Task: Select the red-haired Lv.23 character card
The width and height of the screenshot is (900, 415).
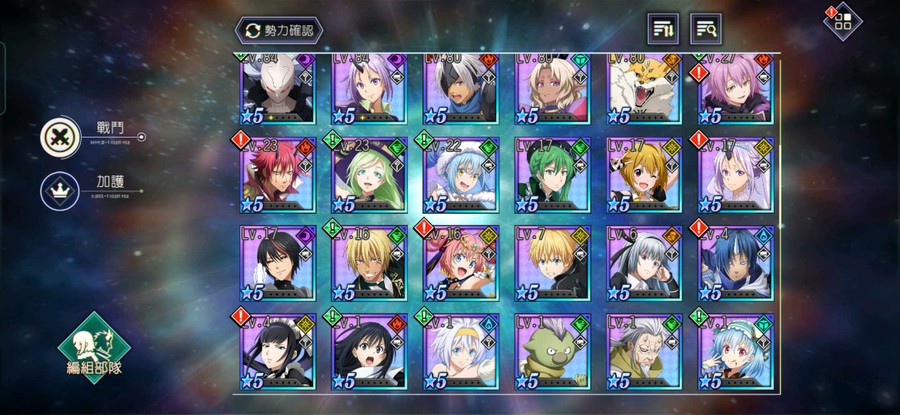Action: [278, 175]
